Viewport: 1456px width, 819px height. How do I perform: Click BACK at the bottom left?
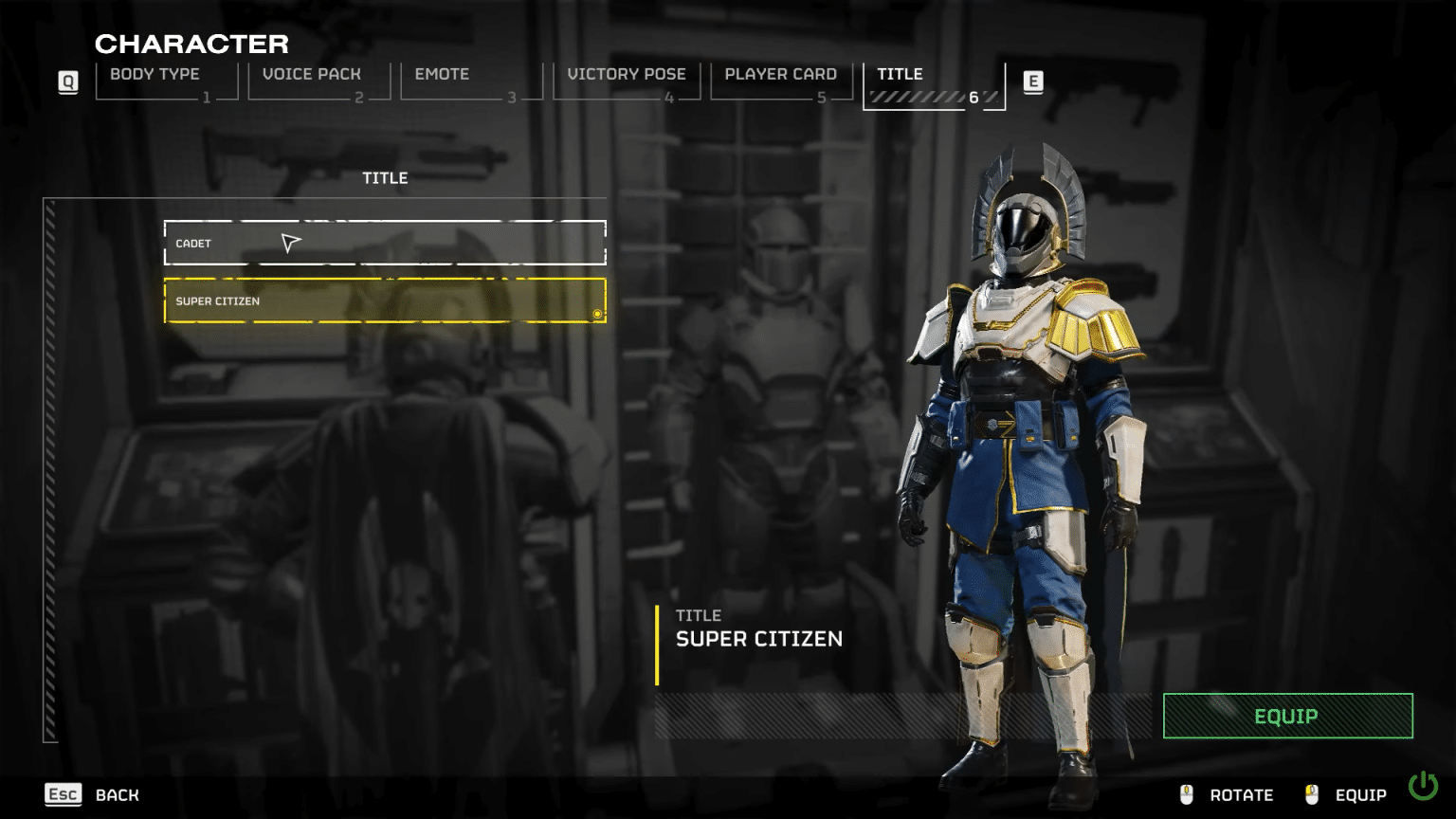click(116, 794)
